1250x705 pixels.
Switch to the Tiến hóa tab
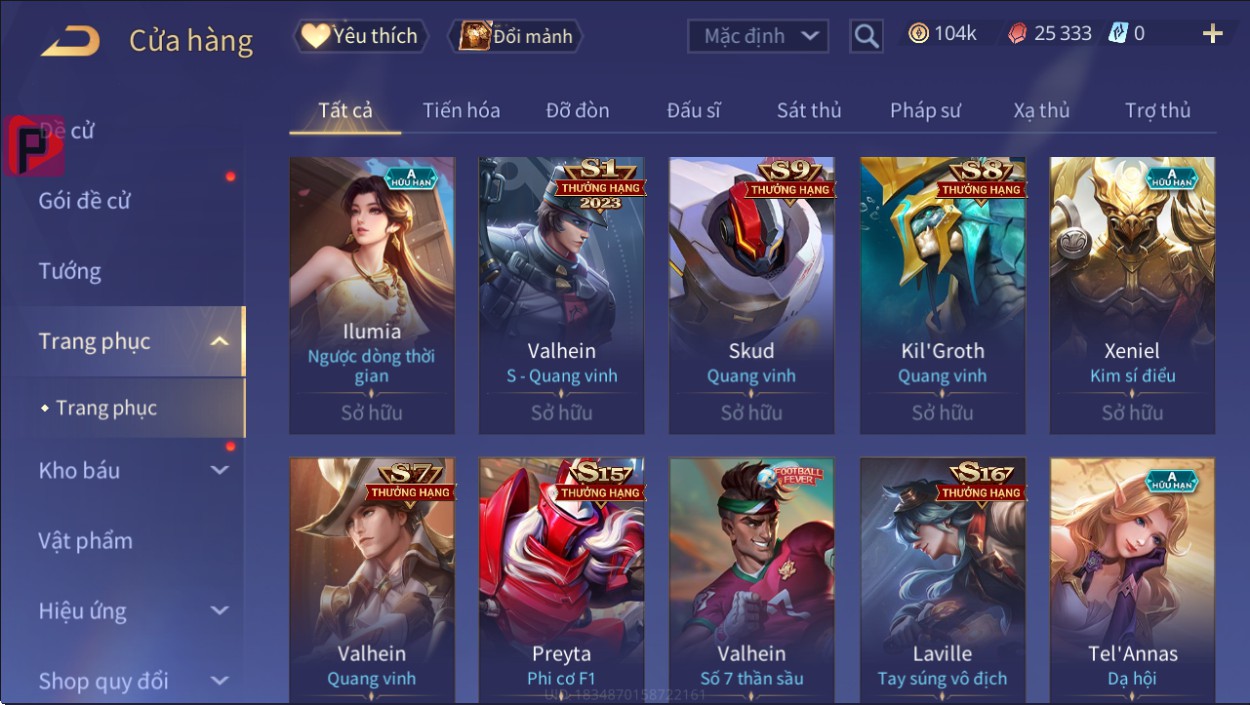[x=461, y=111]
